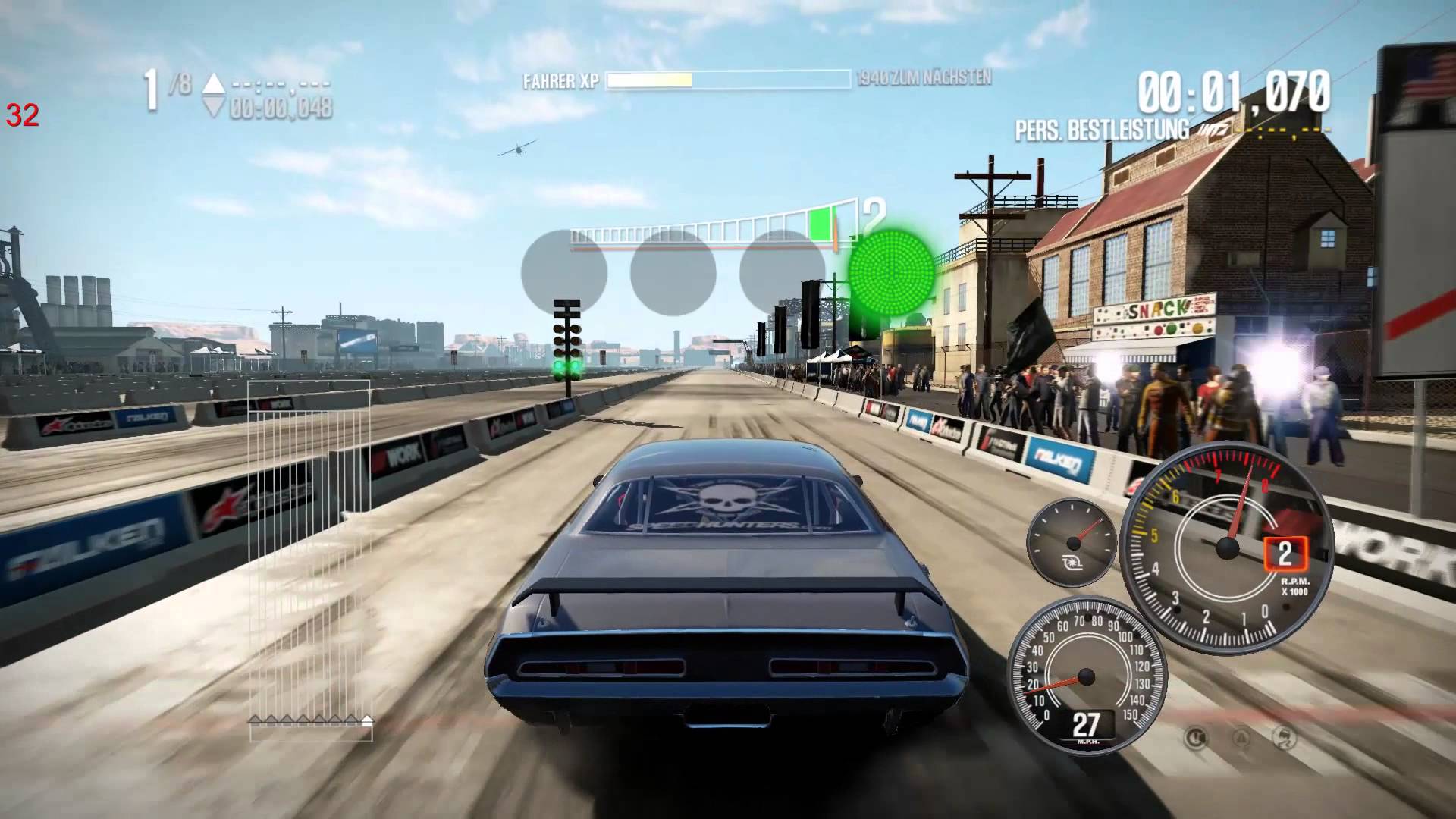This screenshot has height=819, width=1456.
Task: Select the triangle traction control icon
Action: pos(1241,737)
